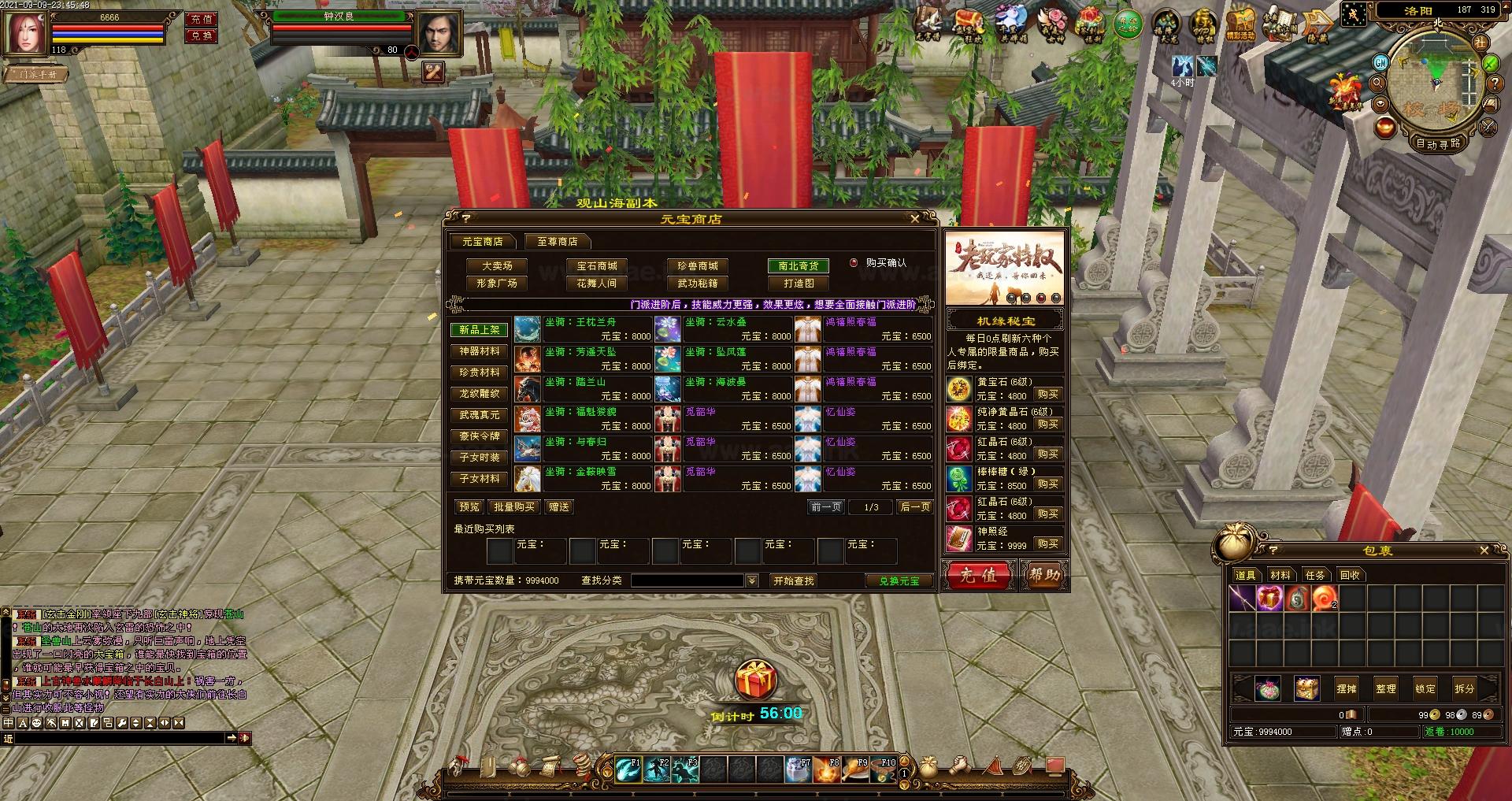Click the search input next to 查找分类
The width and height of the screenshot is (1512, 801).
coord(689,580)
